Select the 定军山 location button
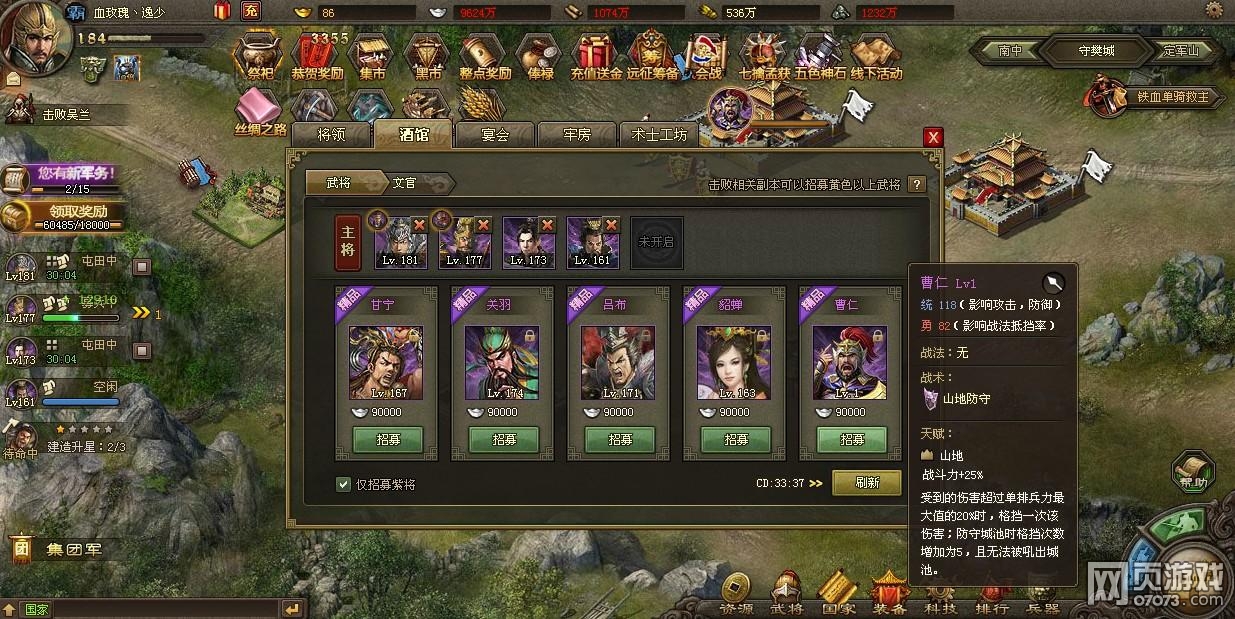Image resolution: width=1235 pixels, height=619 pixels. coord(1186,50)
